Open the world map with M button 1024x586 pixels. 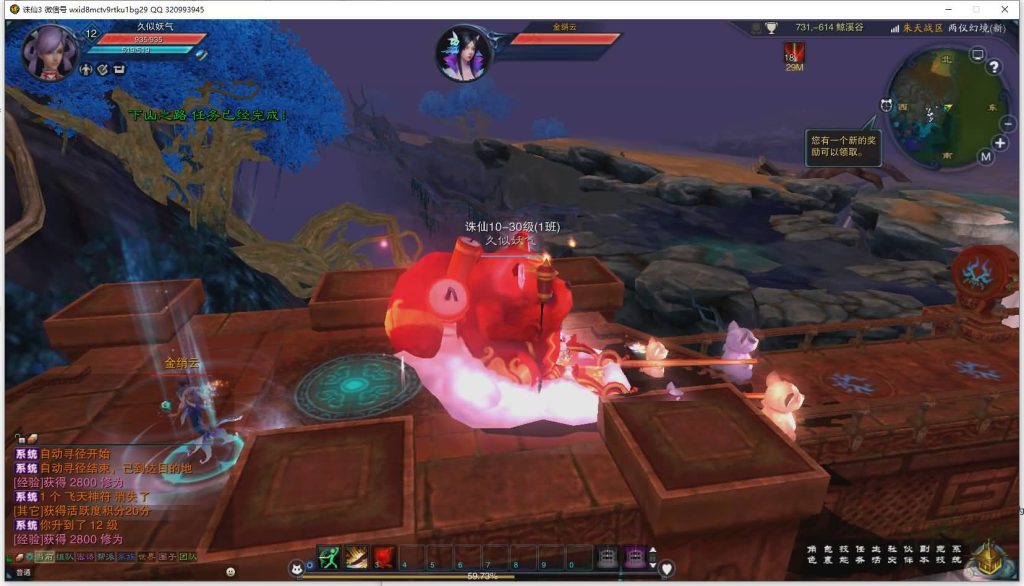(x=986, y=157)
